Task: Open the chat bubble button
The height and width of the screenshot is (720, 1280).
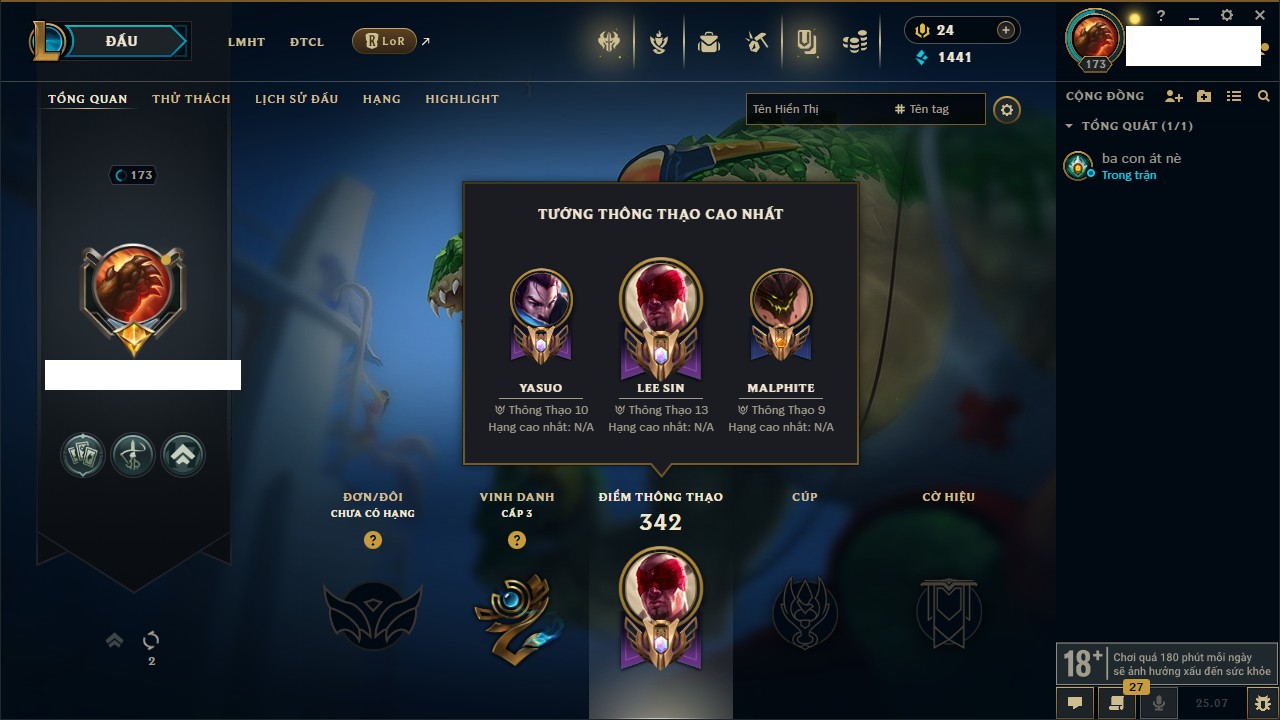Action: [1075, 703]
